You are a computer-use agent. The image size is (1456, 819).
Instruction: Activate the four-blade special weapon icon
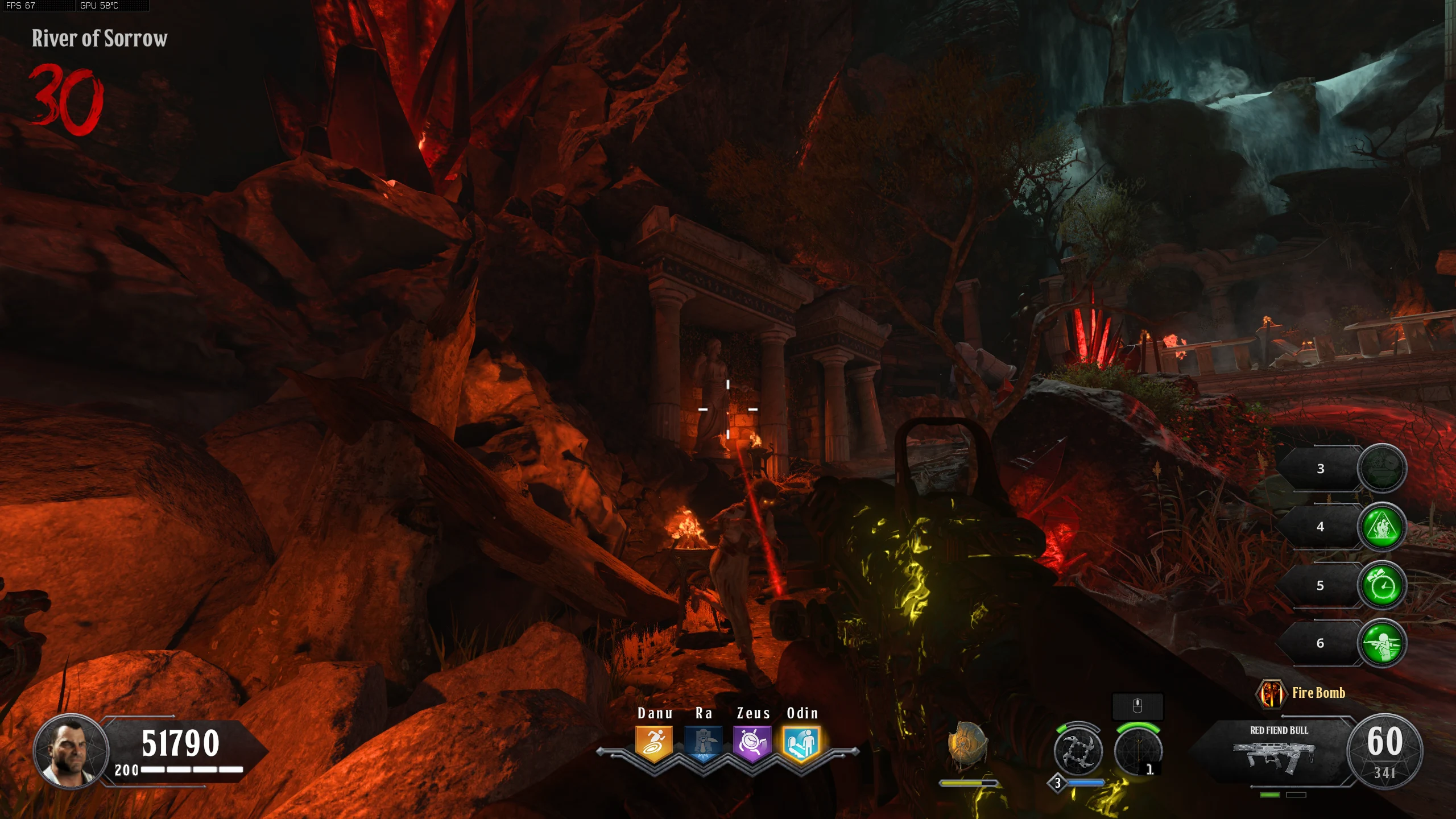tap(1077, 752)
